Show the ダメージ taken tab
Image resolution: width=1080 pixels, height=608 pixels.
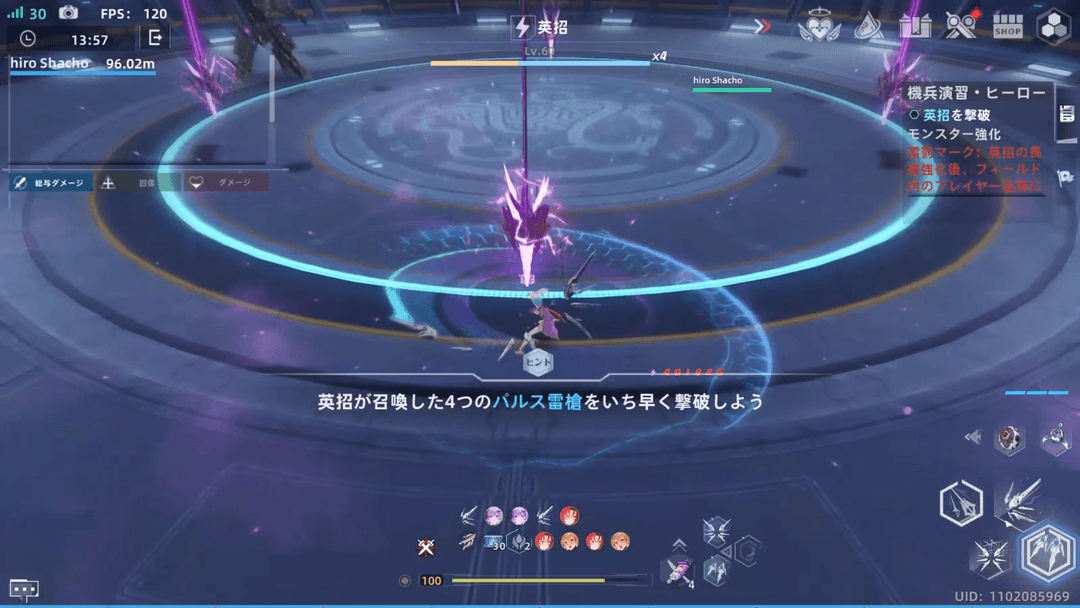tap(227, 183)
